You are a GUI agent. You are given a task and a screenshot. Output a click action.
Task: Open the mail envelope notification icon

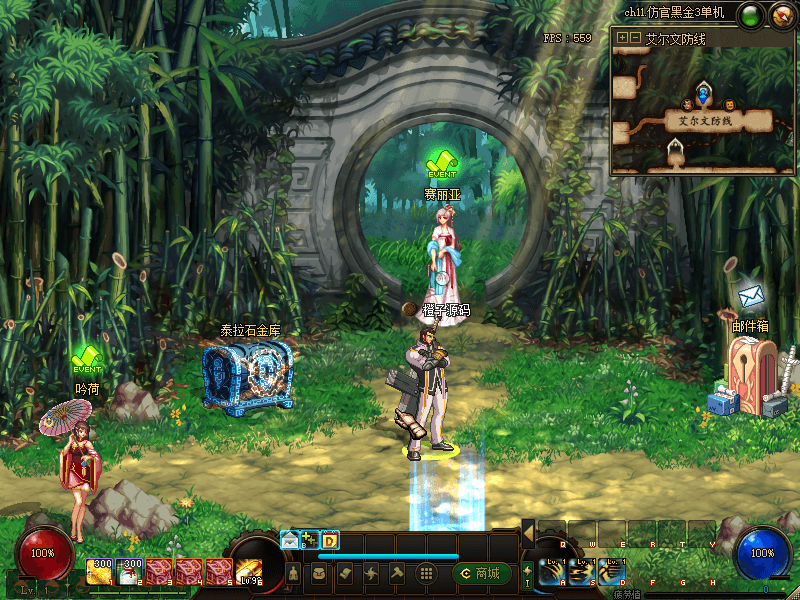click(x=290, y=540)
